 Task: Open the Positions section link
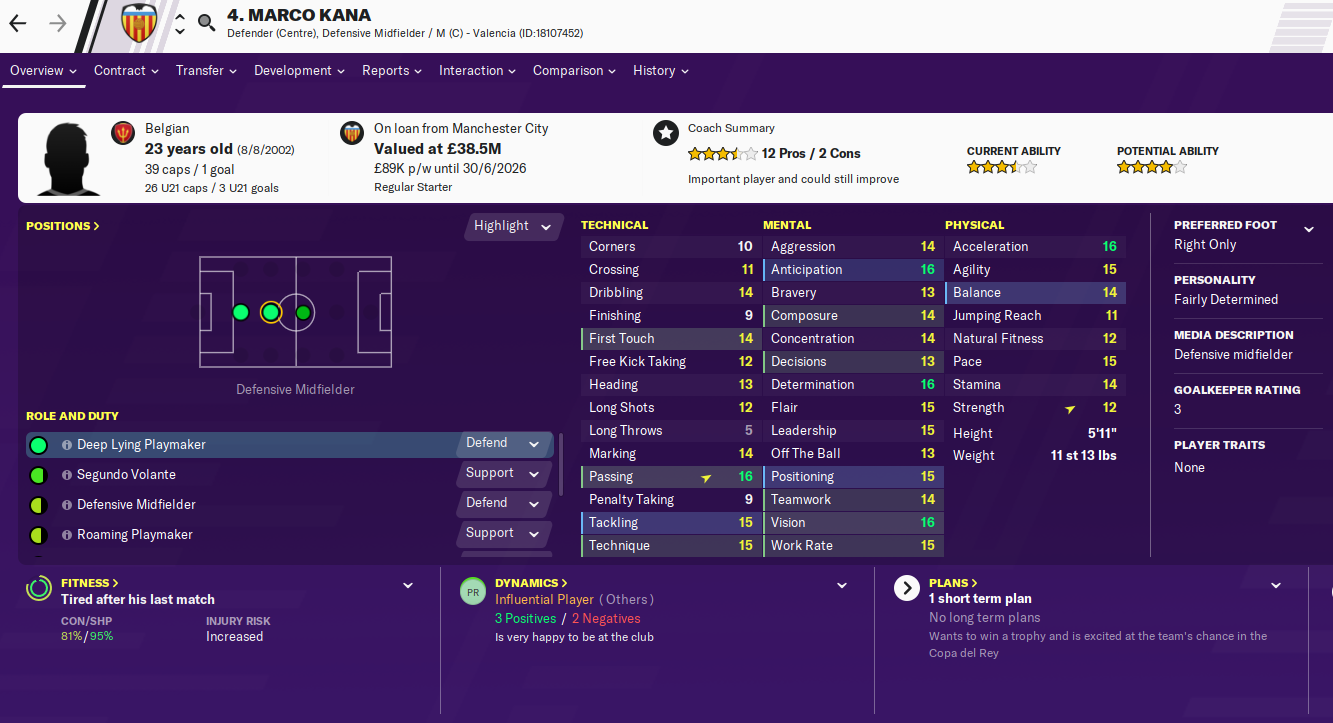tap(62, 226)
